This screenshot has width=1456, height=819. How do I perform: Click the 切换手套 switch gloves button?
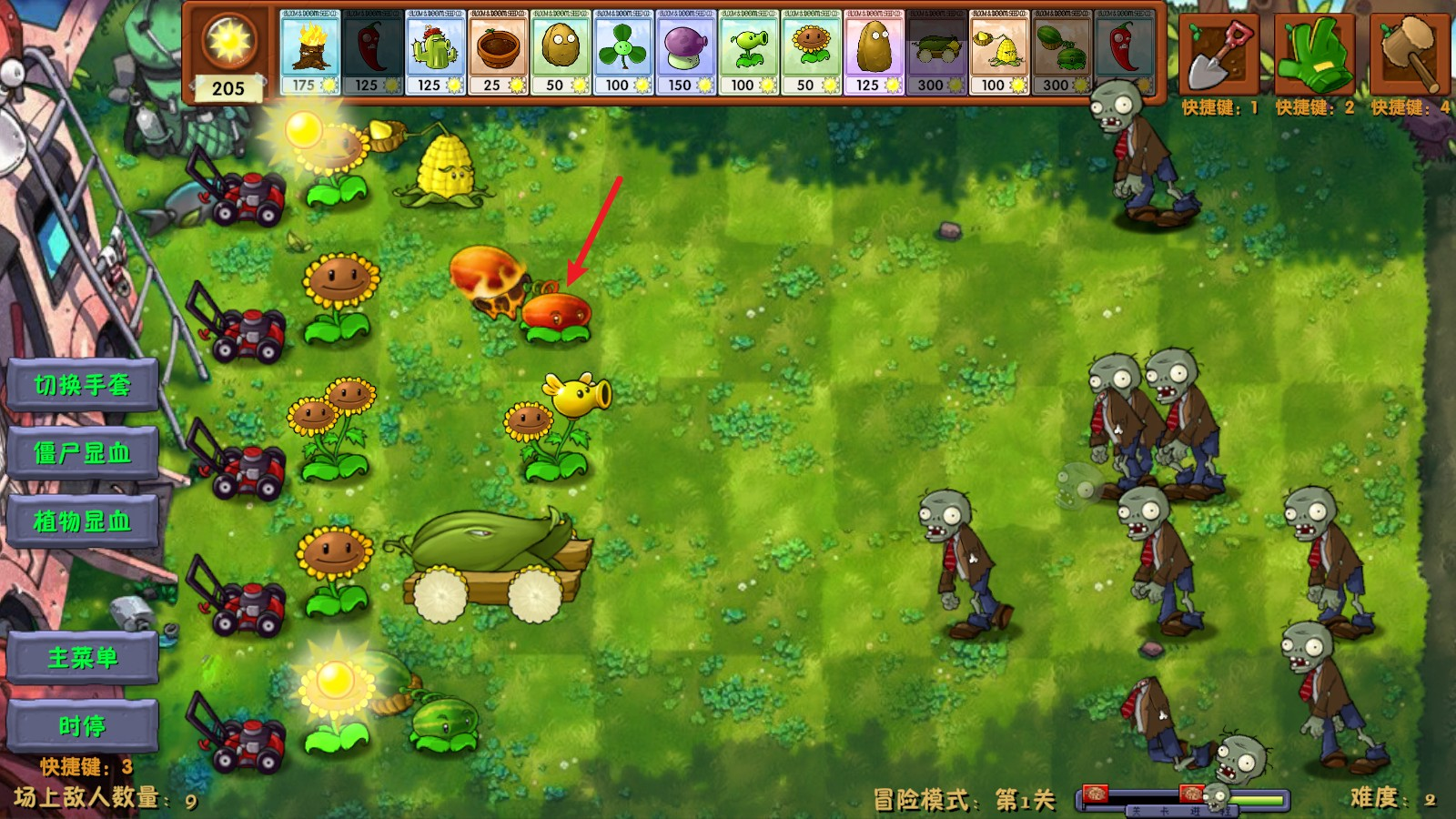point(81,383)
